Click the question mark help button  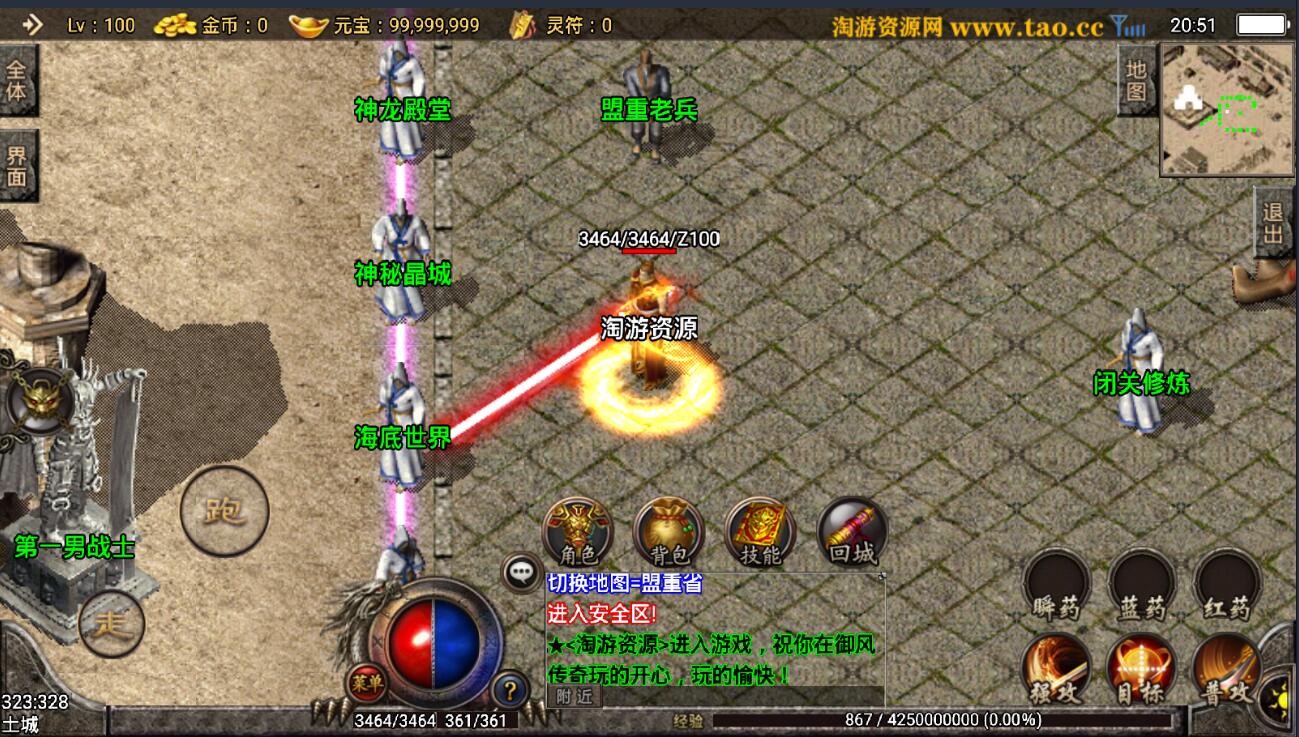click(x=513, y=688)
